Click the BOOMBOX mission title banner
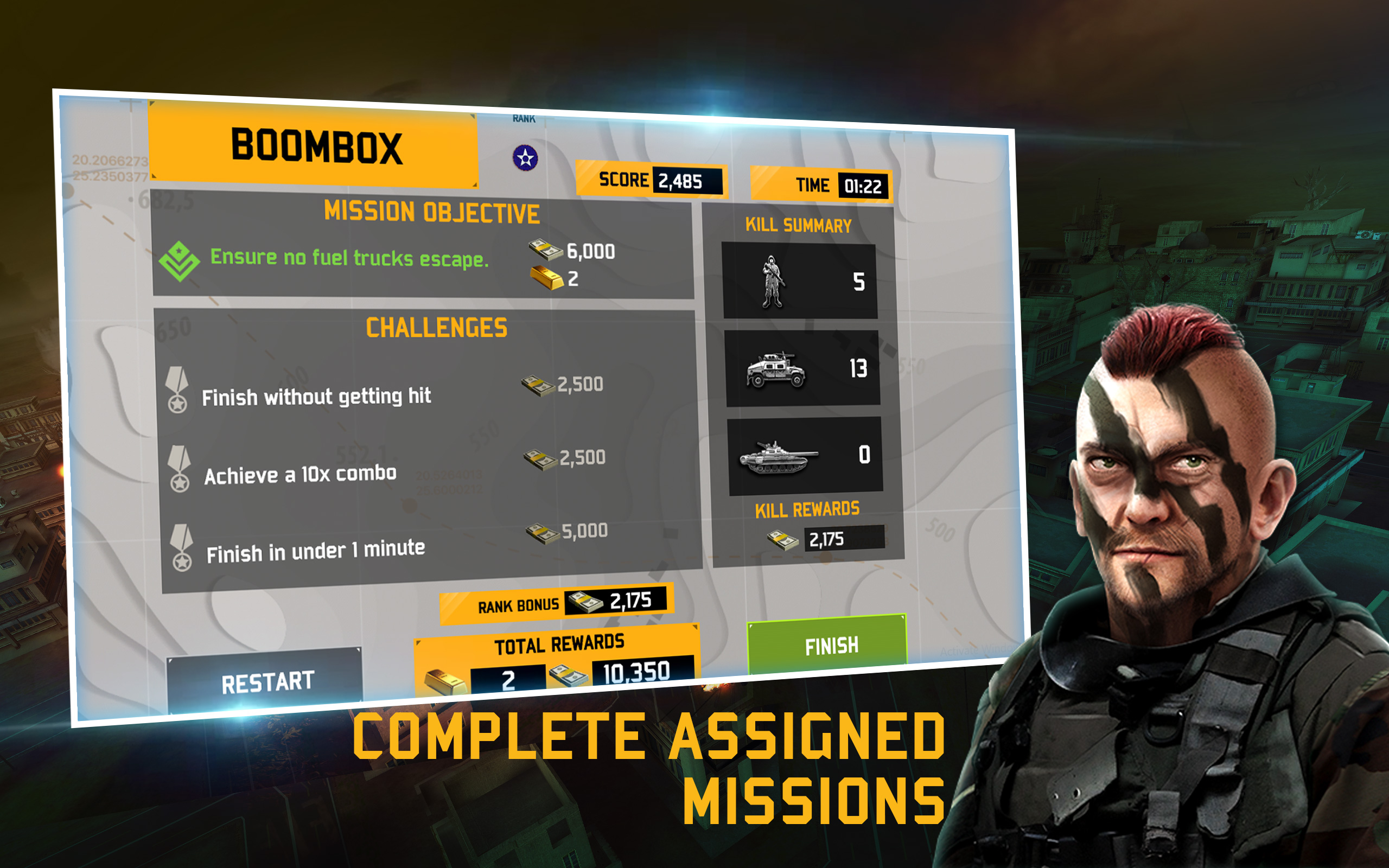1389x868 pixels. tap(316, 147)
